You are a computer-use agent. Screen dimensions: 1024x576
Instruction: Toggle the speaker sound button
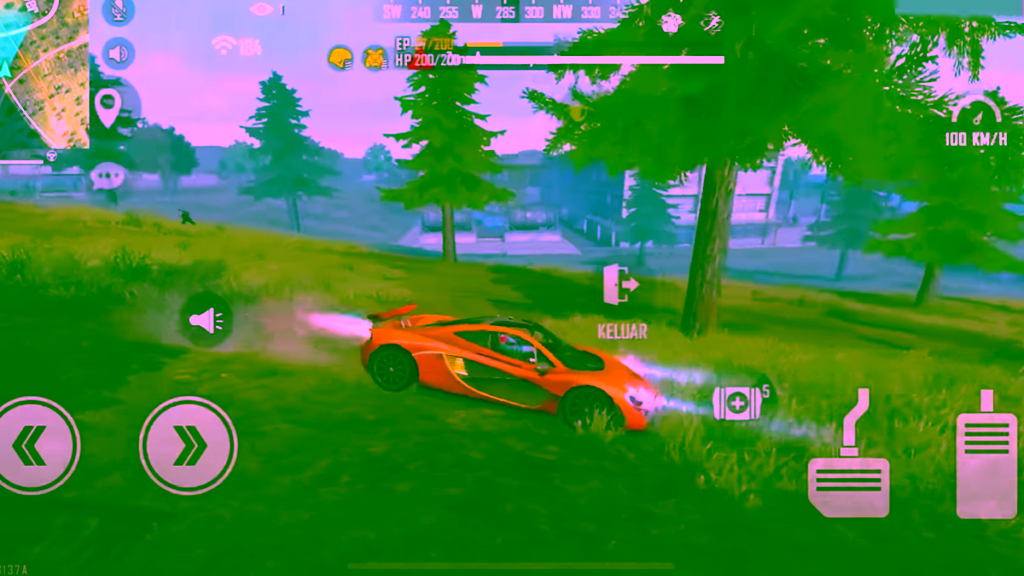[x=119, y=53]
